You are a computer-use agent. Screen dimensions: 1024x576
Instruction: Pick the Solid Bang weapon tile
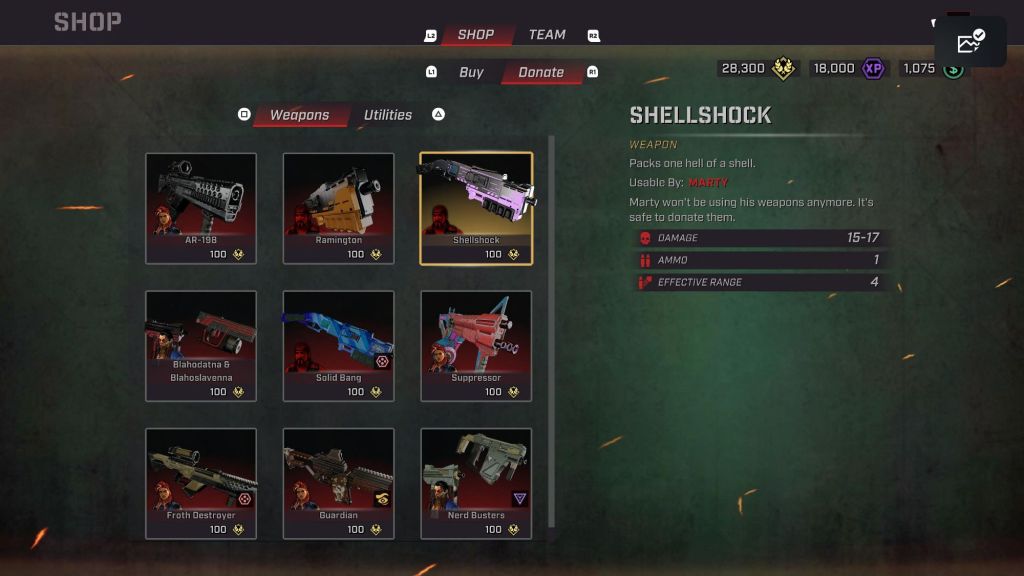pyautogui.click(x=338, y=346)
